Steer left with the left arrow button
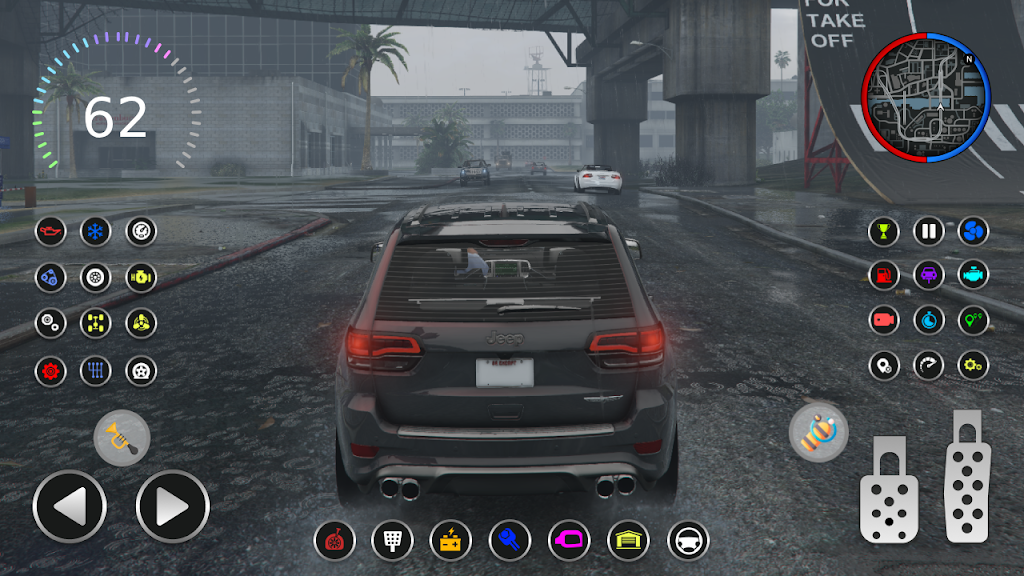 [69, 507]
